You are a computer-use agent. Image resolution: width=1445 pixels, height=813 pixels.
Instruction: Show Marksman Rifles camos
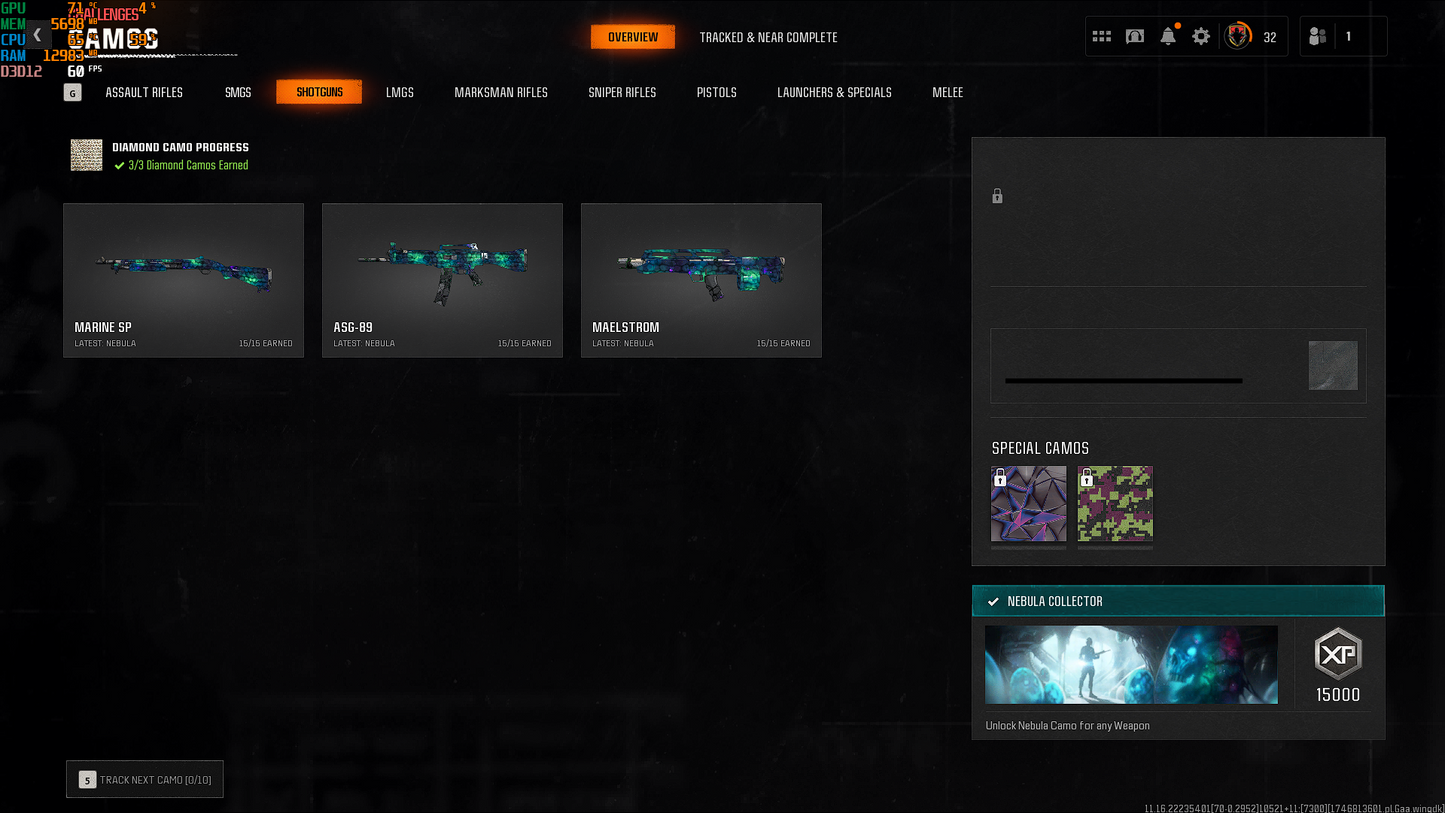click(501, 92)
